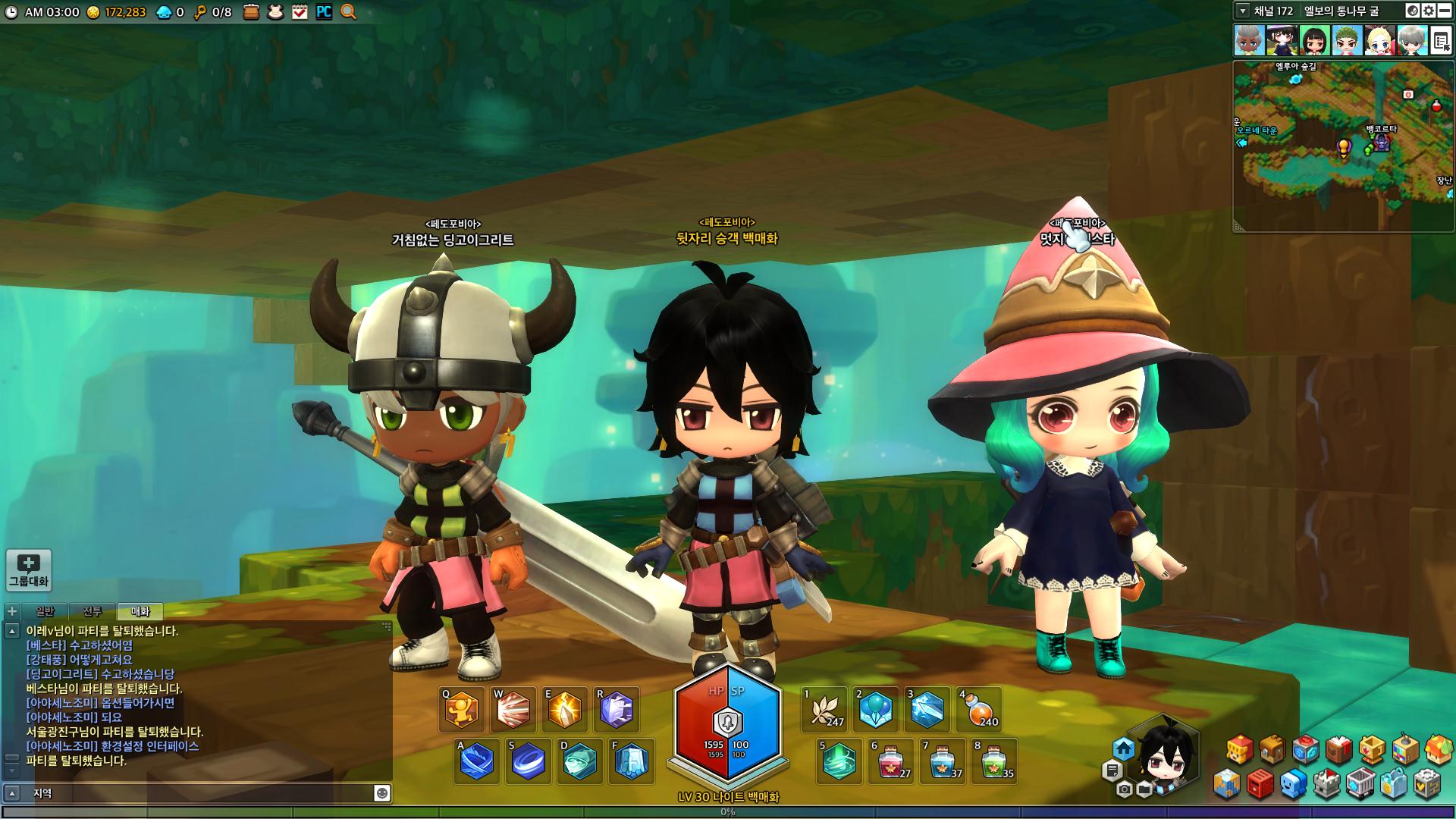Click the blue home hexagon button
Viewport: 1456px width, 819px height.
1124,749
